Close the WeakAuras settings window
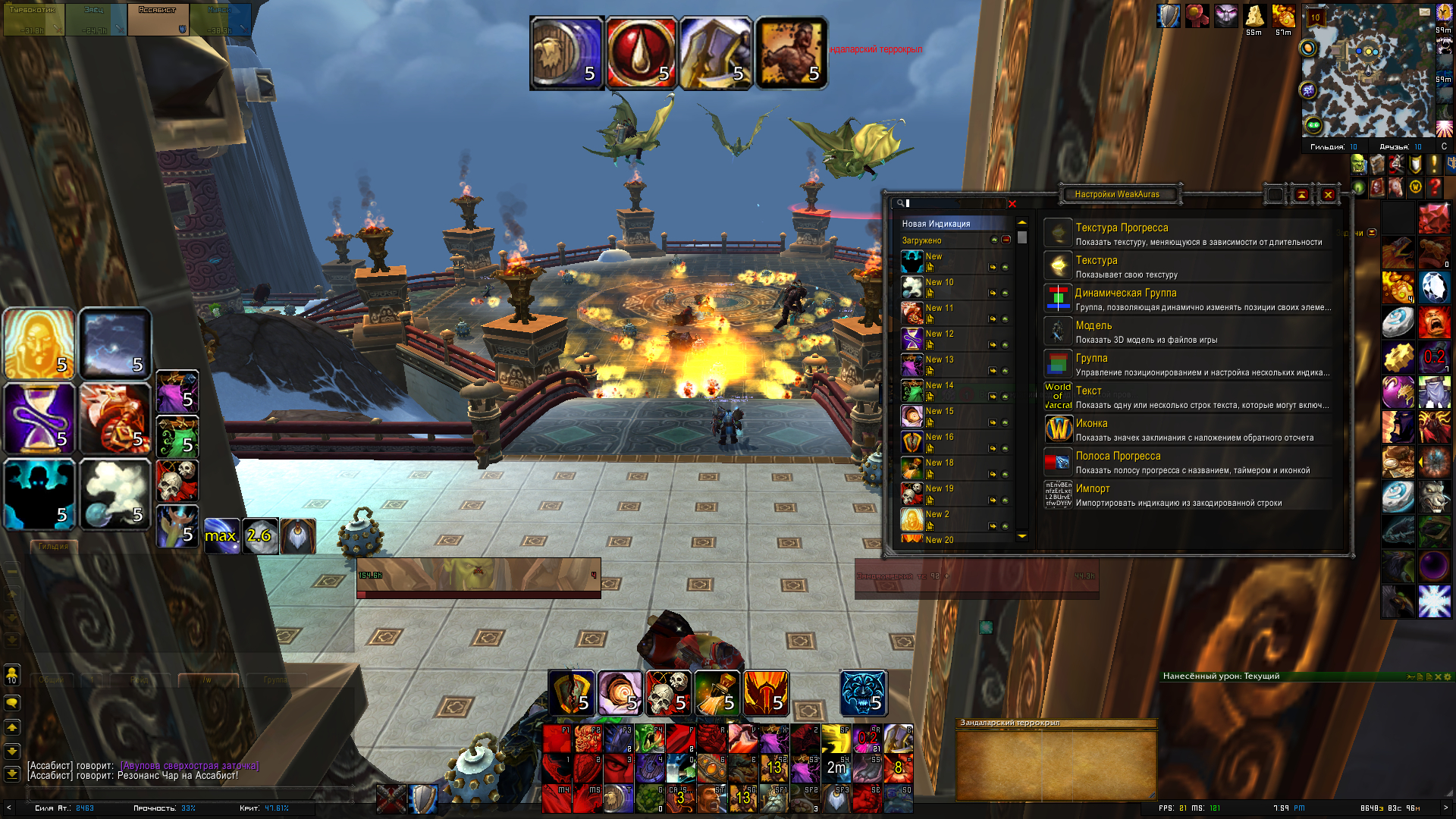This screenshot has width=1456, height=819. [x=1328, y=195]
